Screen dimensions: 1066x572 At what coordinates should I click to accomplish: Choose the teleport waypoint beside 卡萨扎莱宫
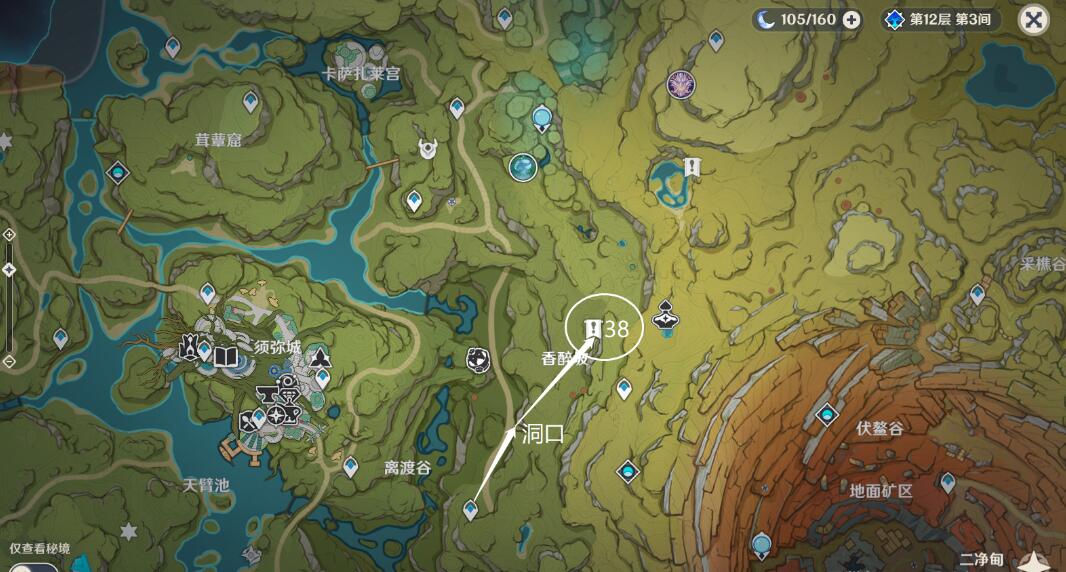[457, 106]
